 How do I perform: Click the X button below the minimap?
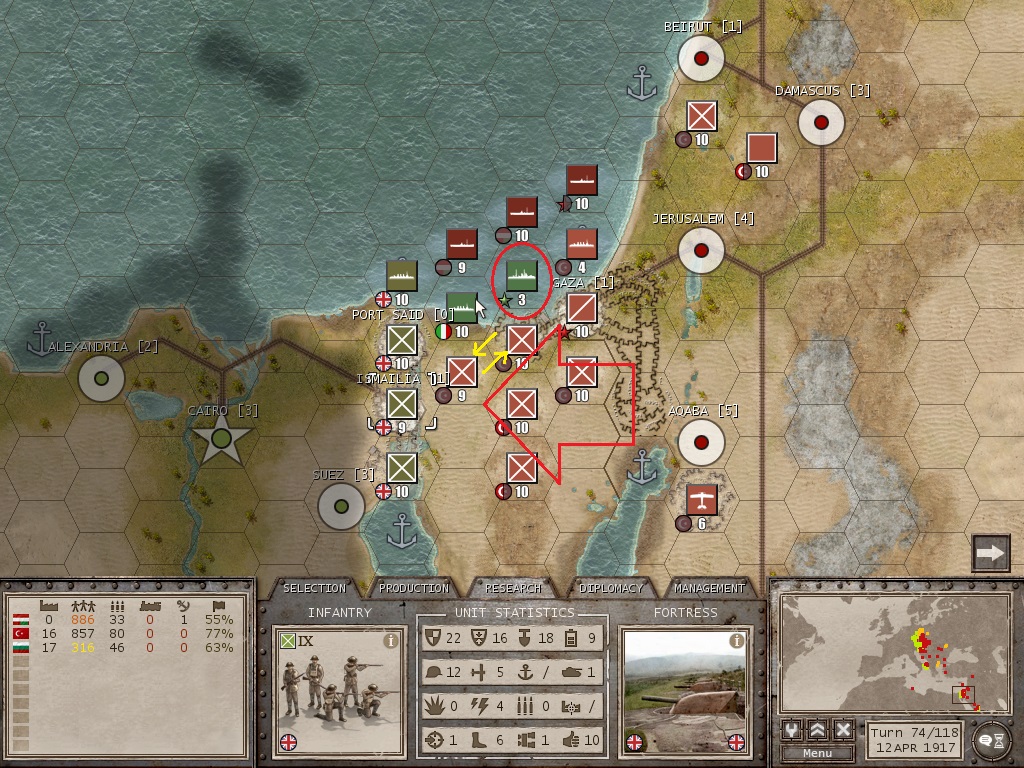point(843,730)
